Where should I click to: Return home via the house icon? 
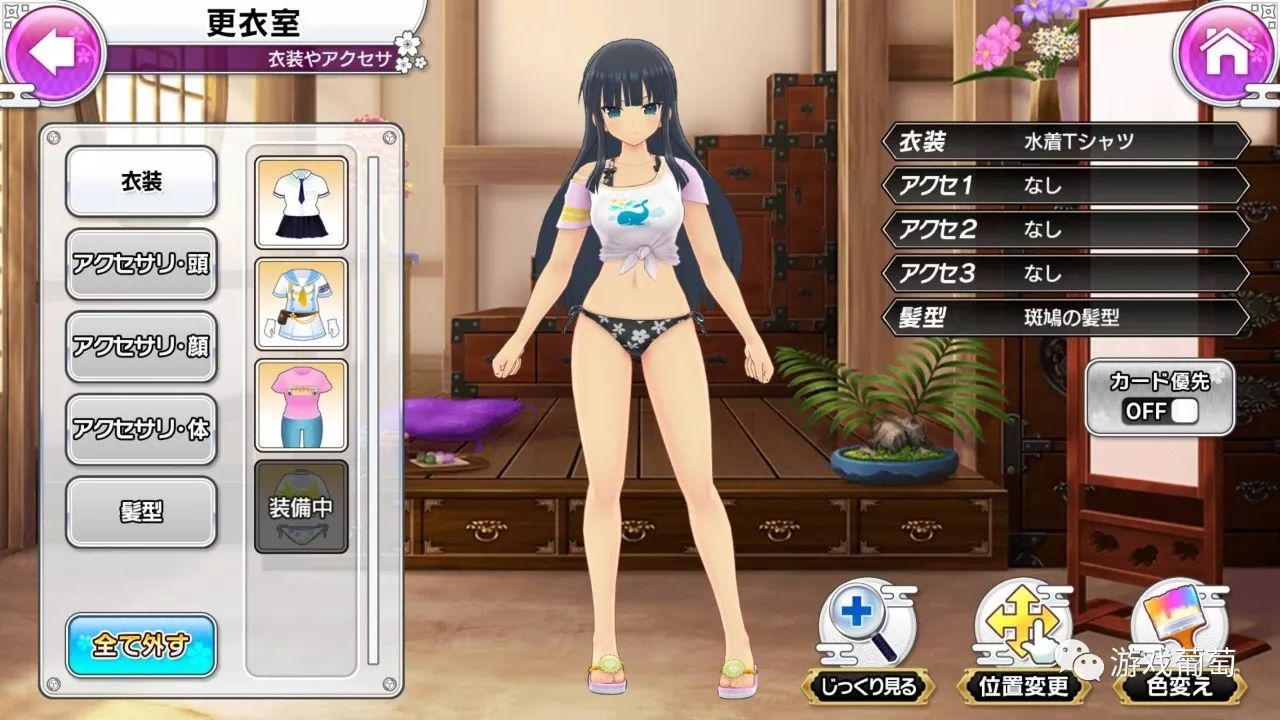tap(1226, 52)
